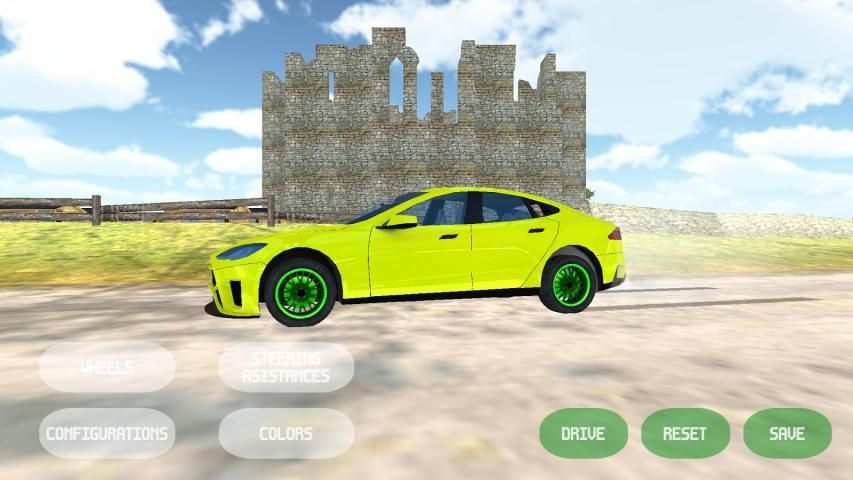Open the Configurations panel

point(107,433)
